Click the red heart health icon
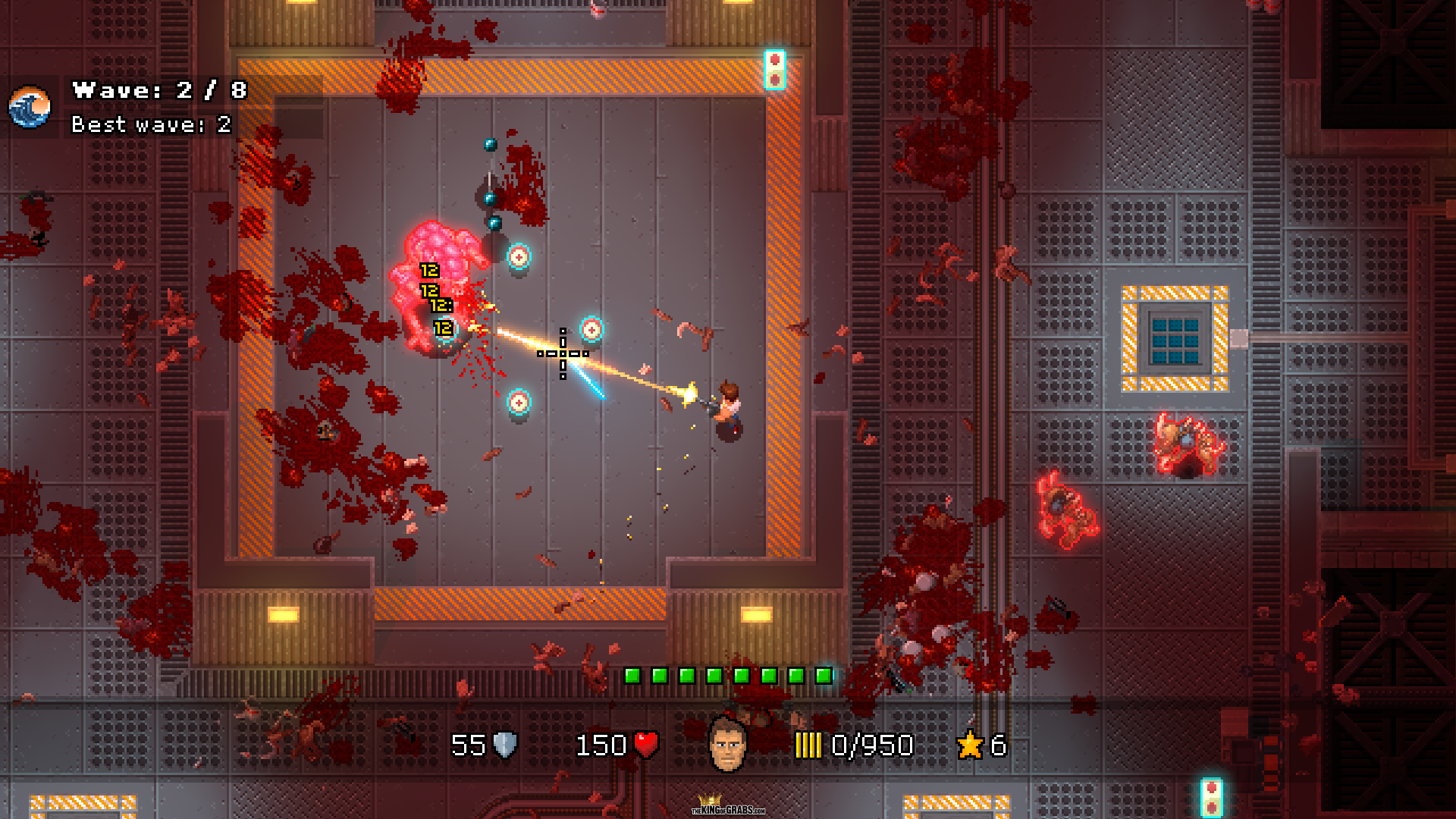The width and height of the screenshot is (1456, 819). pos(646,745)
